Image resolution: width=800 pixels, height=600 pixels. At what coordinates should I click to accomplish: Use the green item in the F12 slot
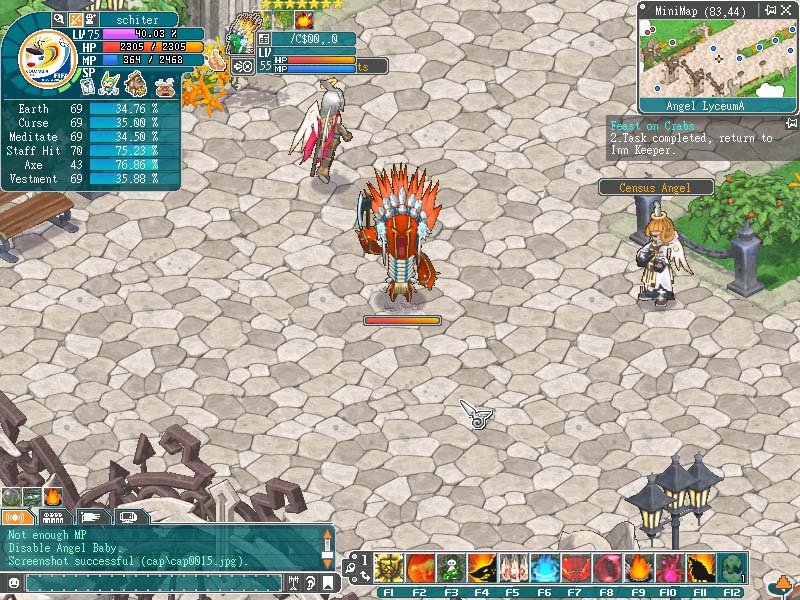click(731, 569)
